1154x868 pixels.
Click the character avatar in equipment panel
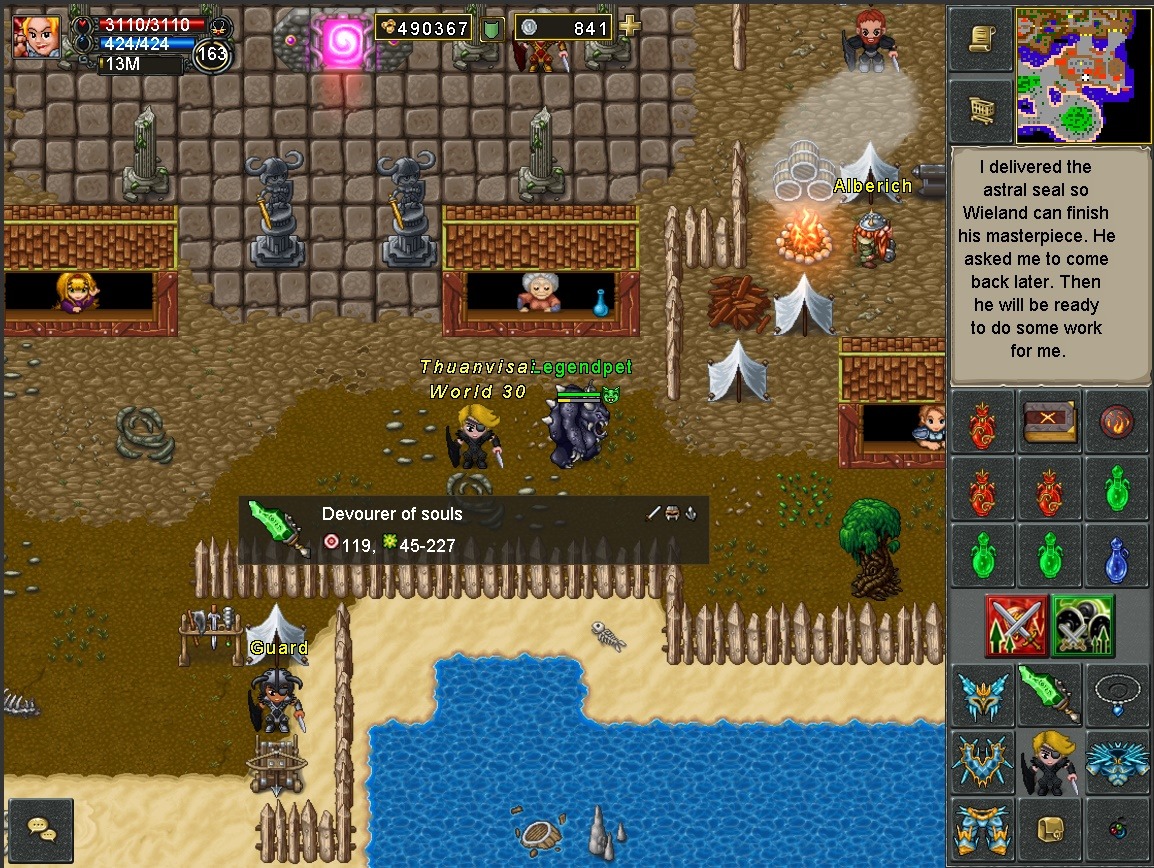coord(1049,762)
